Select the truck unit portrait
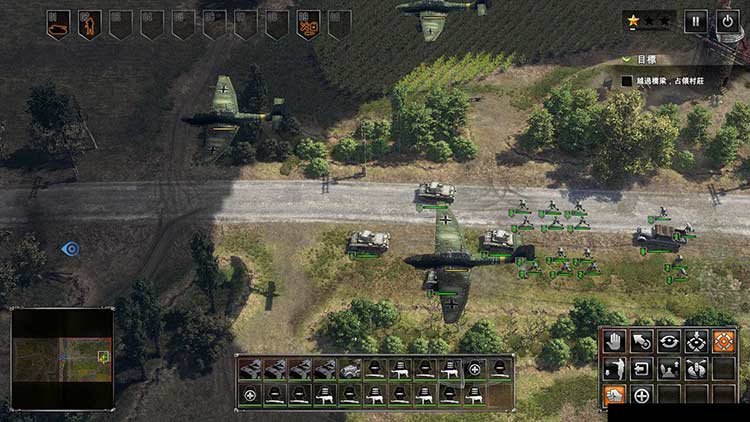The width and height of the screenshot is (750, 422). tap(351, 368)
